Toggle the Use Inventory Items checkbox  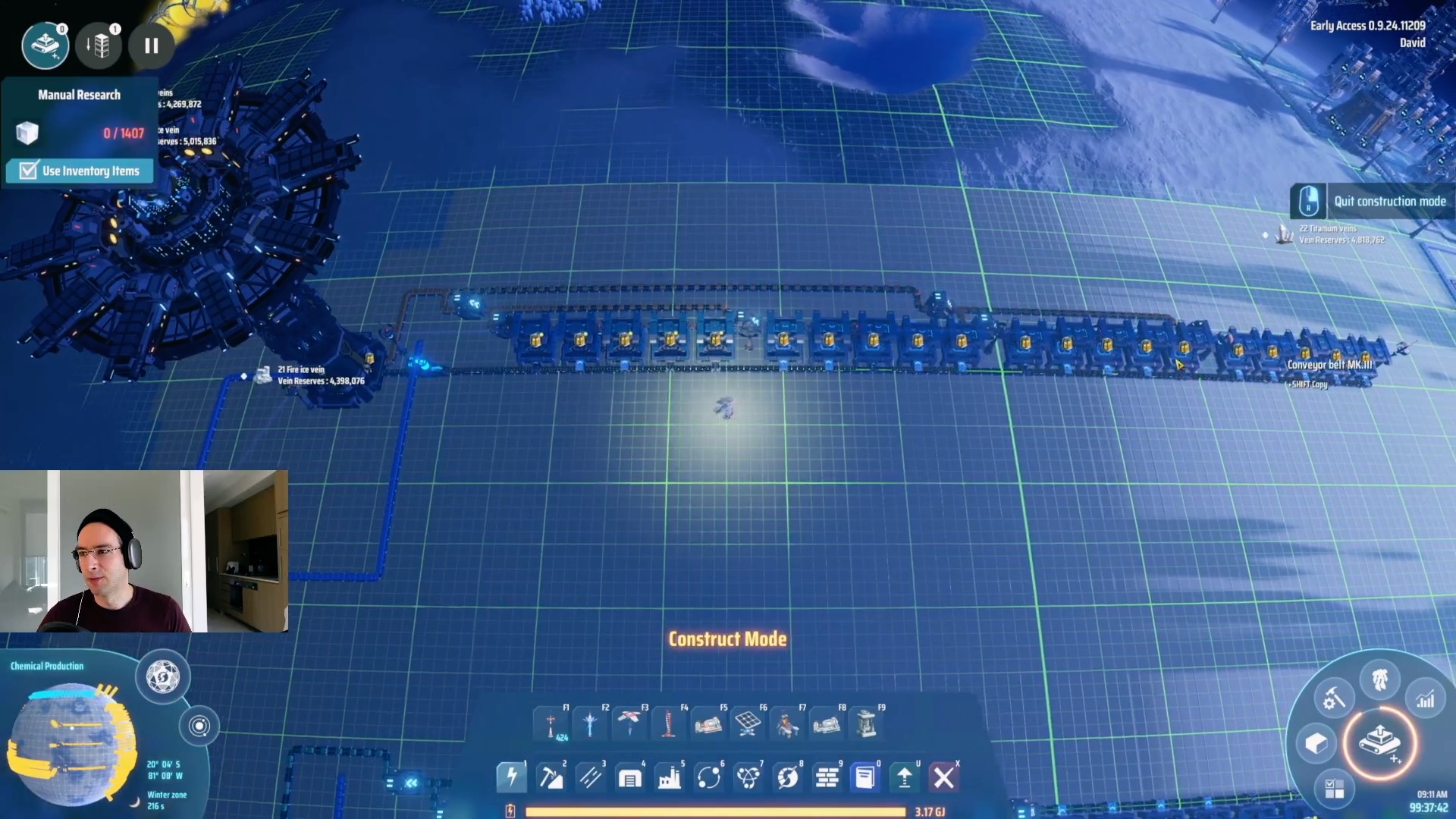tap(29, 171)
